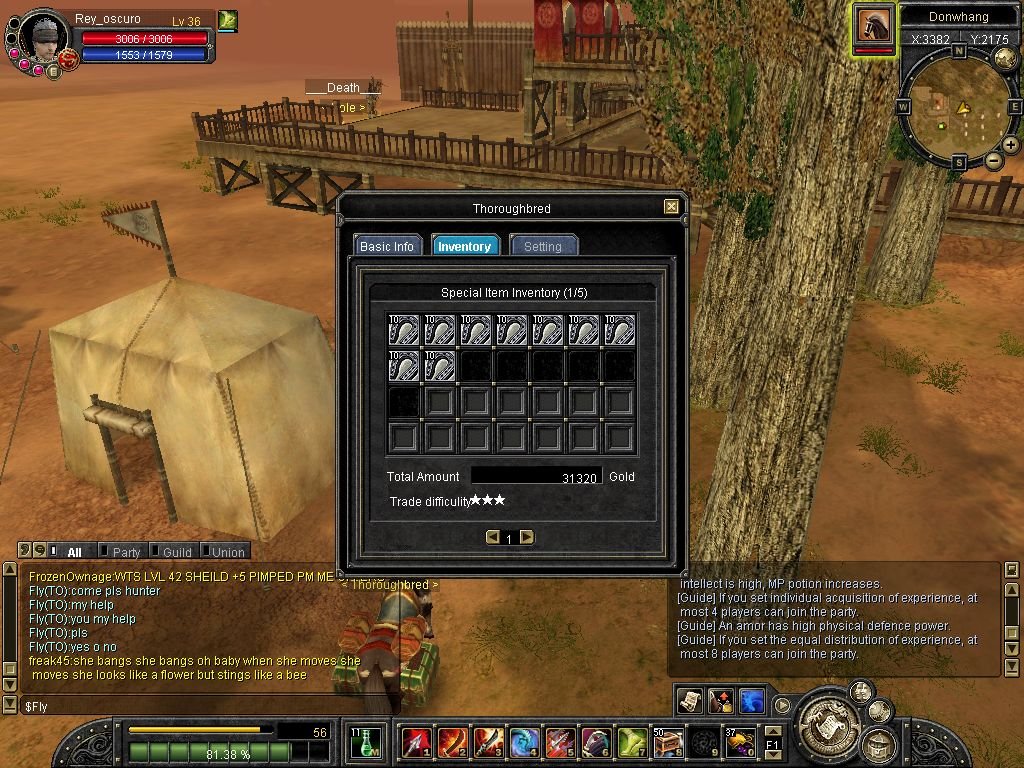Close the Thoroughbred window
Image resolution: width=1024 pixels, height=768 pixels.
(671, 207)
